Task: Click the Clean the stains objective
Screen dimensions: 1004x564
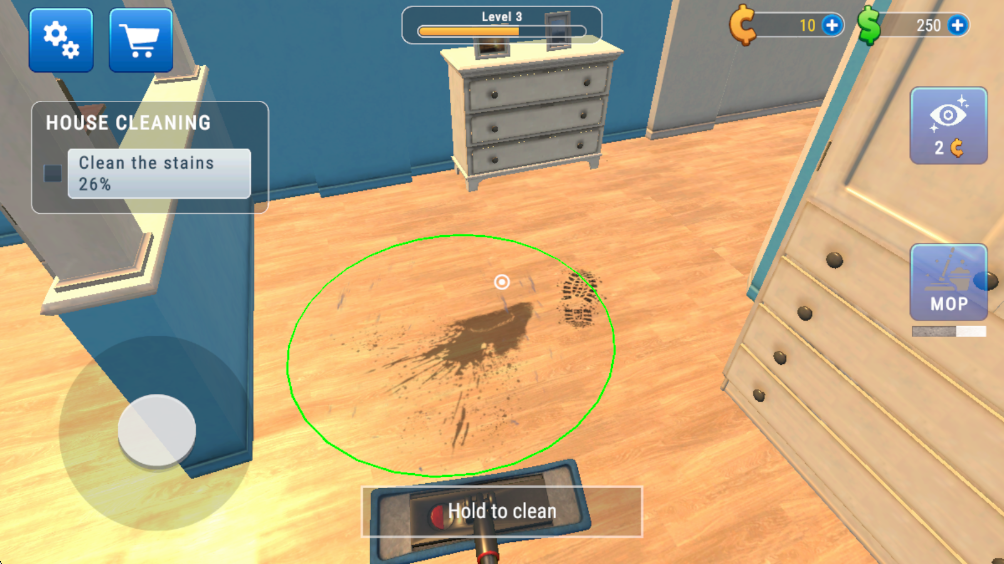Action: point(159,173)
